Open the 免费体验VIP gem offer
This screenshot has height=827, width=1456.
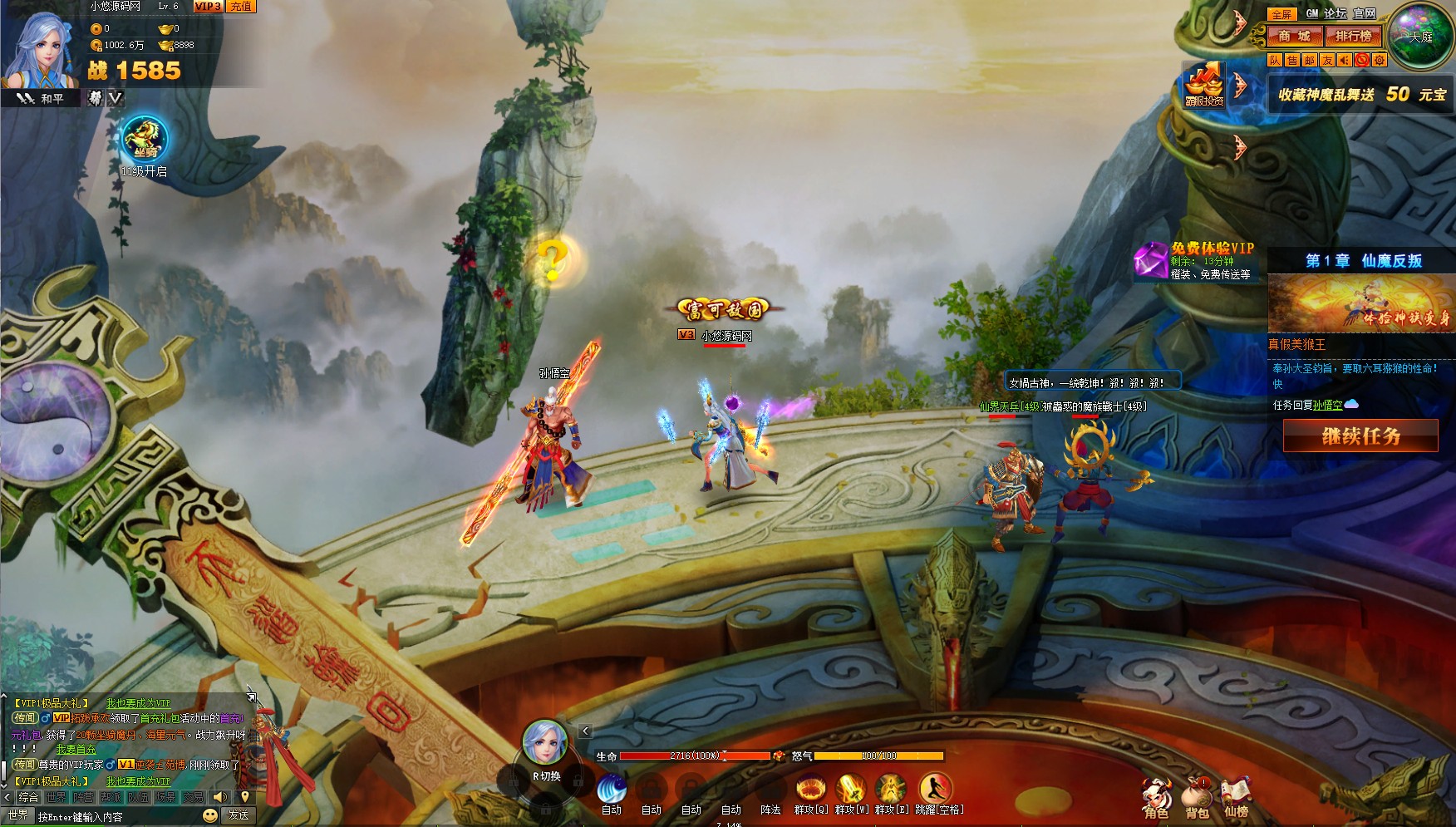tap(1151, 261)
